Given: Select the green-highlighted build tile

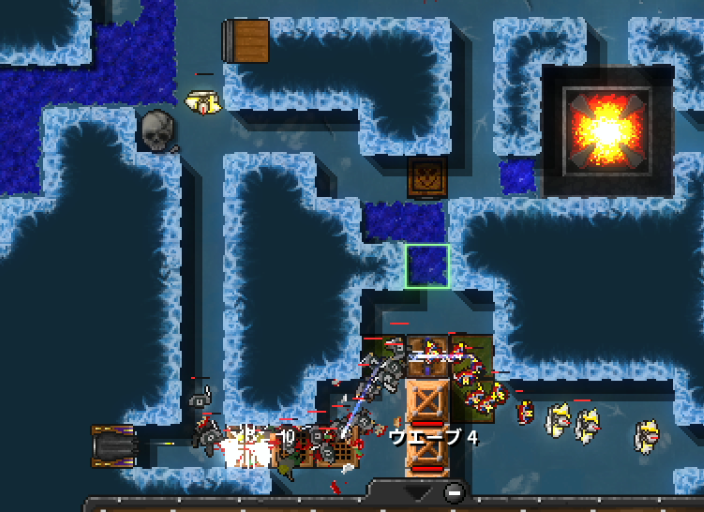Looking at the screenshot, I should point(427,267).
